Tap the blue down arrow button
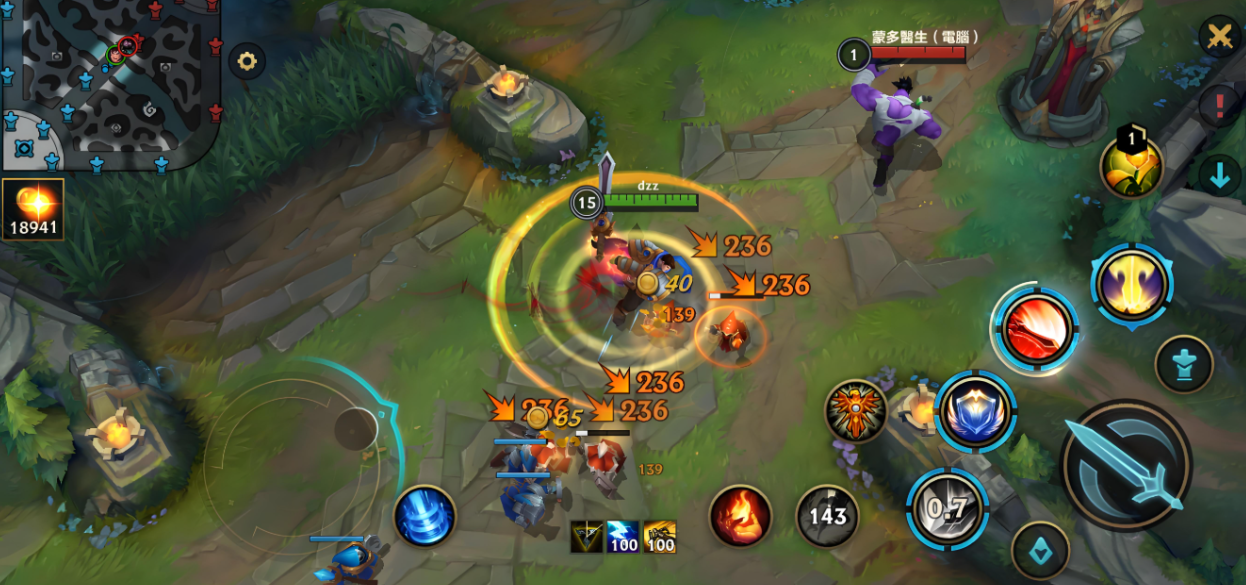 point(1219,175)
